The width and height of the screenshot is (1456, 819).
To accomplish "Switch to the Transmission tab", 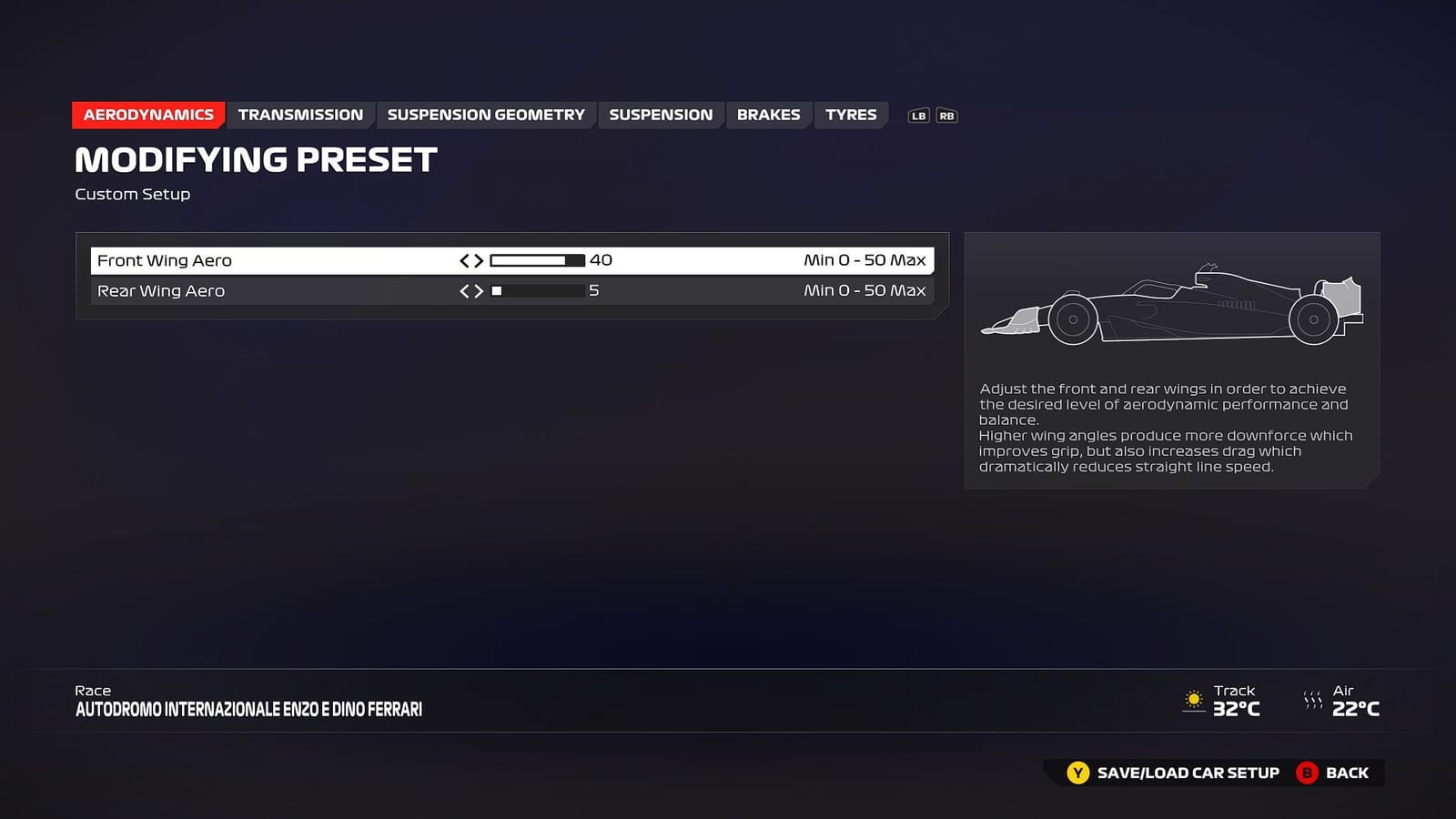I will pos(300,115).
